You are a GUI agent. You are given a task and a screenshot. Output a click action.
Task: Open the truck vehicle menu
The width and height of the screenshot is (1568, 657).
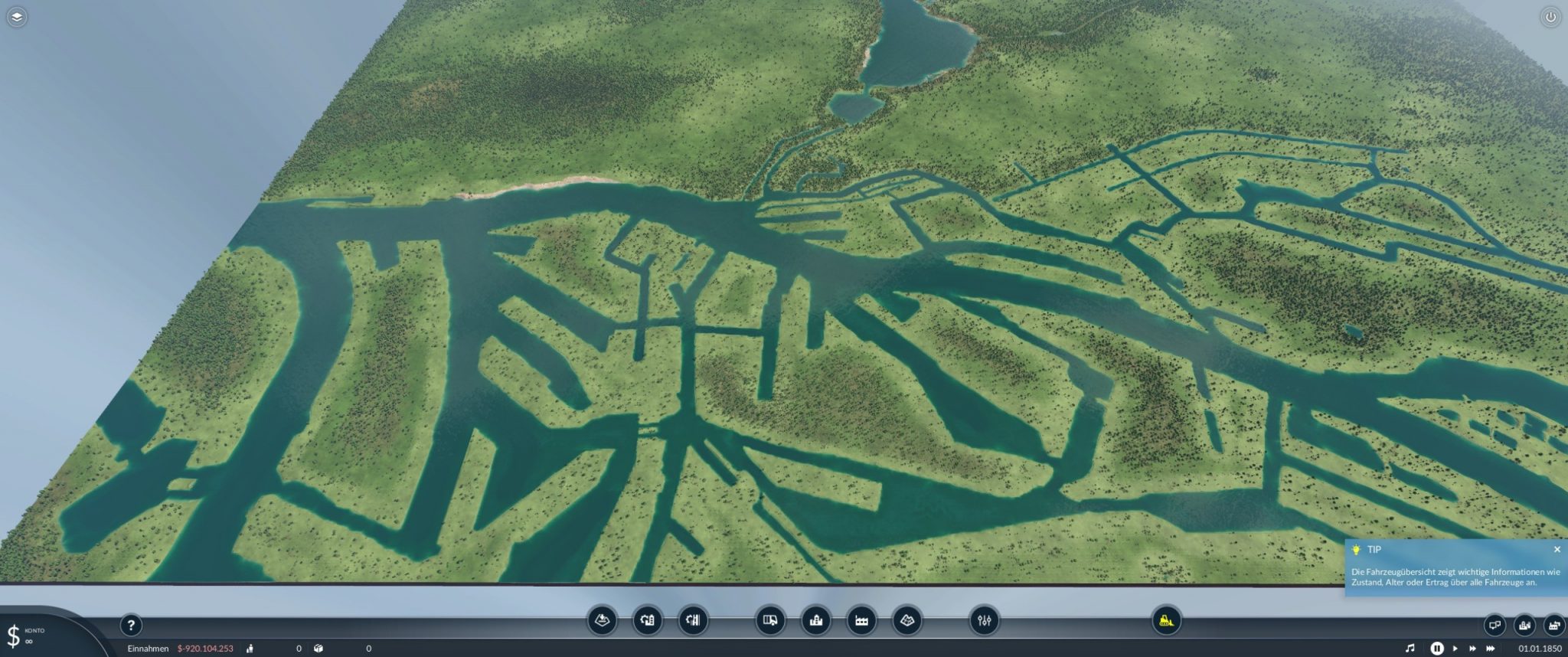point(770,620)
